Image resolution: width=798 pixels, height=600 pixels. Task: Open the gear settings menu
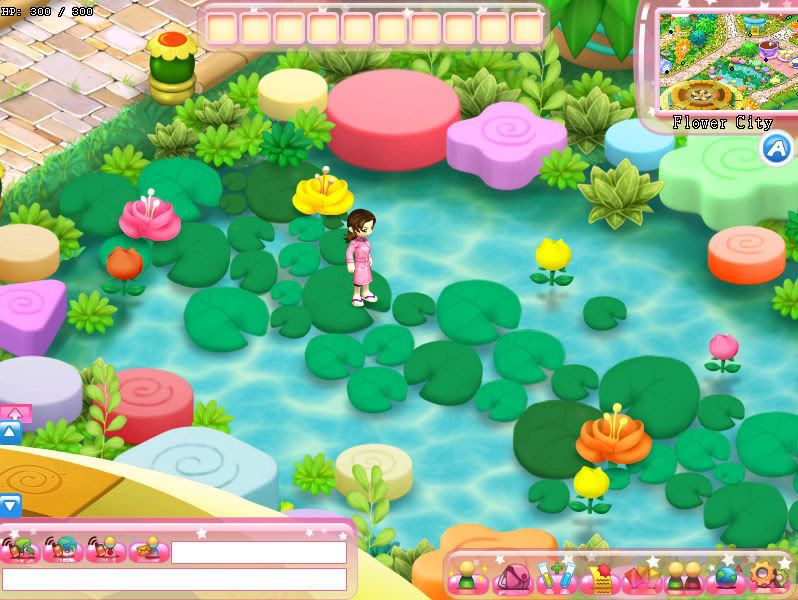pos(767,577)
